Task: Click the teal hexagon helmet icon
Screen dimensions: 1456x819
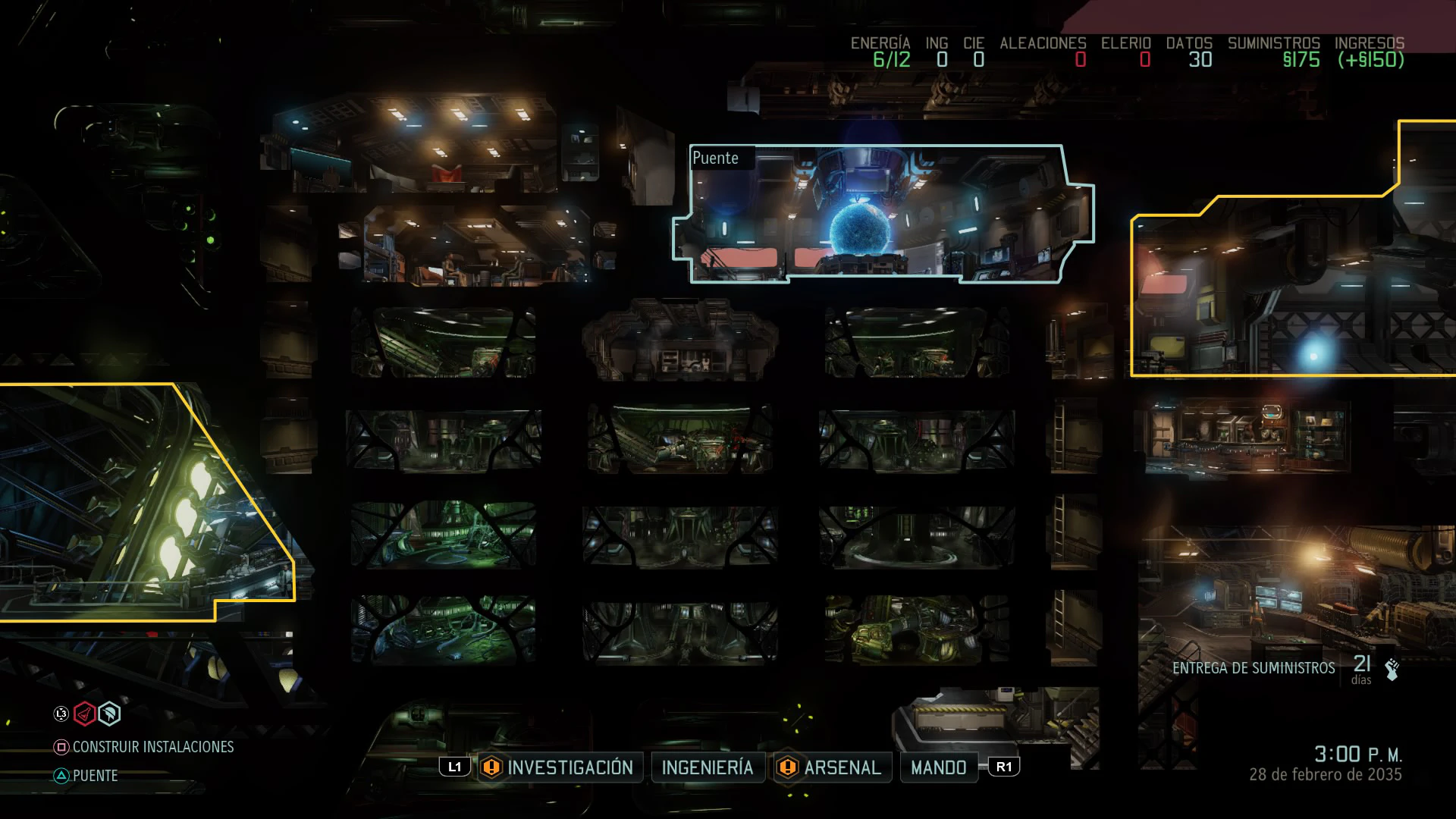Action: click(x=110, y=714)
